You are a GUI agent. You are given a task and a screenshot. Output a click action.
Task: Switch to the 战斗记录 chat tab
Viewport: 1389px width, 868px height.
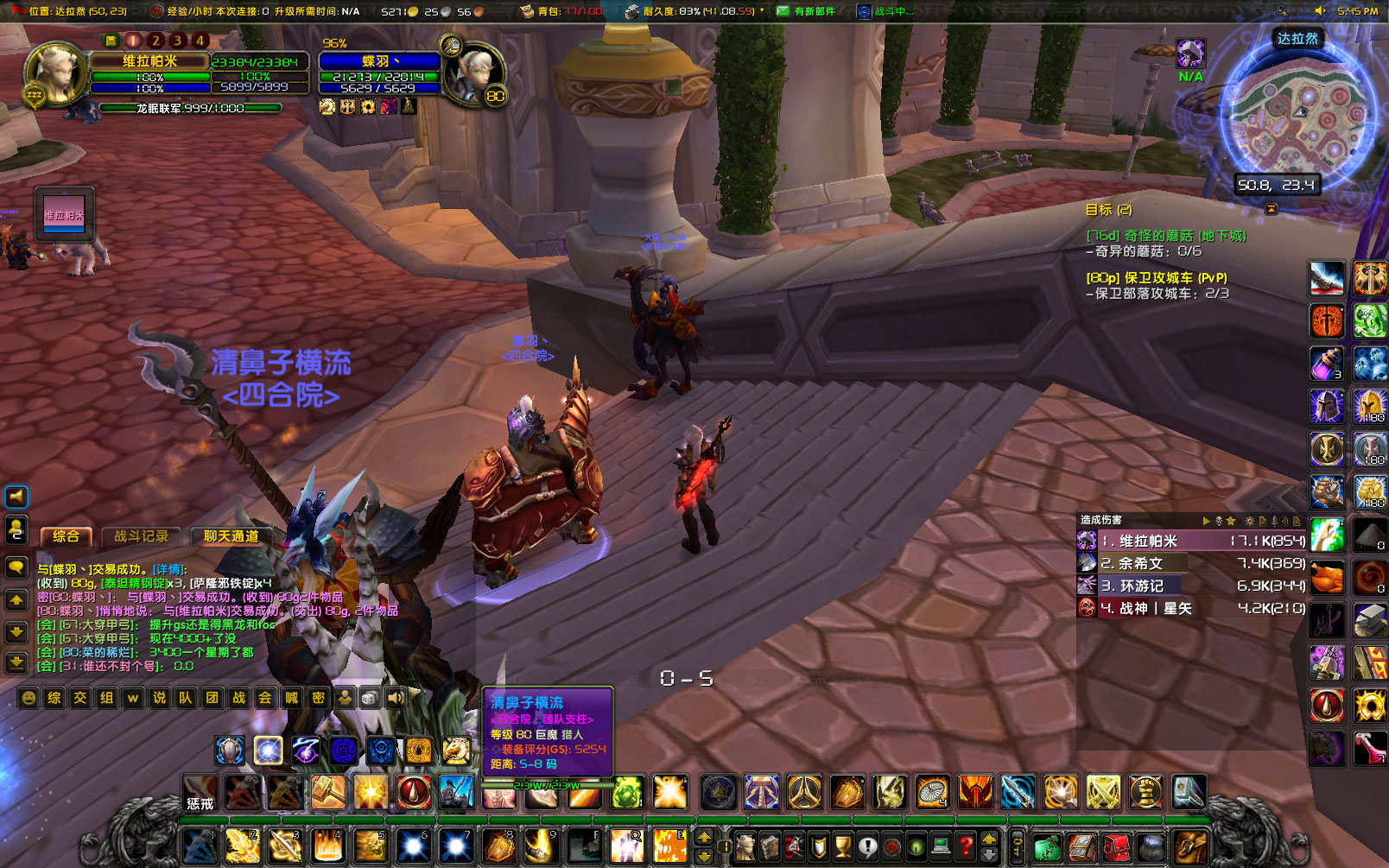[142, 536]
